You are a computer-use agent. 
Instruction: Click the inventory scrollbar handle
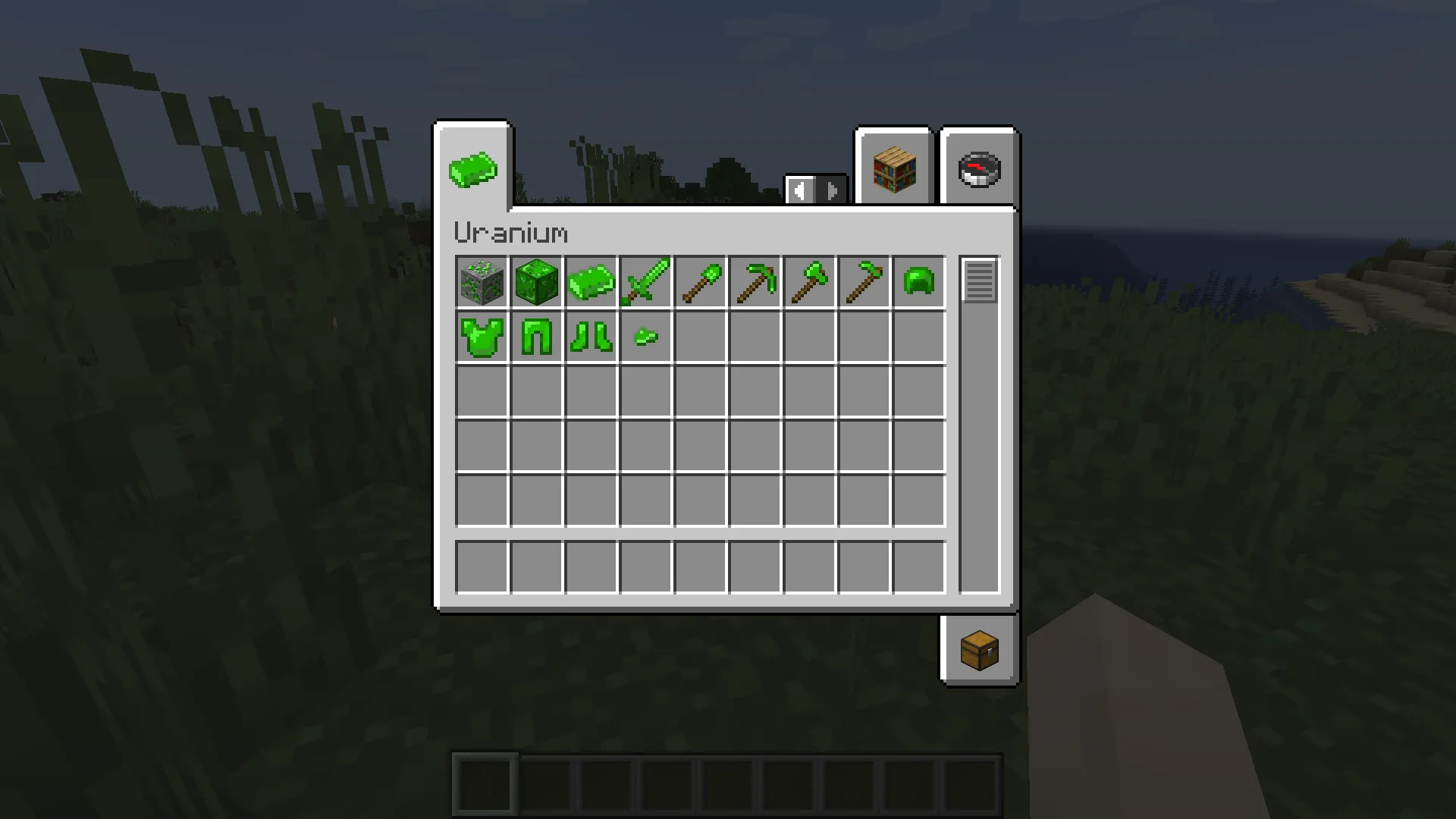(979, 281)
